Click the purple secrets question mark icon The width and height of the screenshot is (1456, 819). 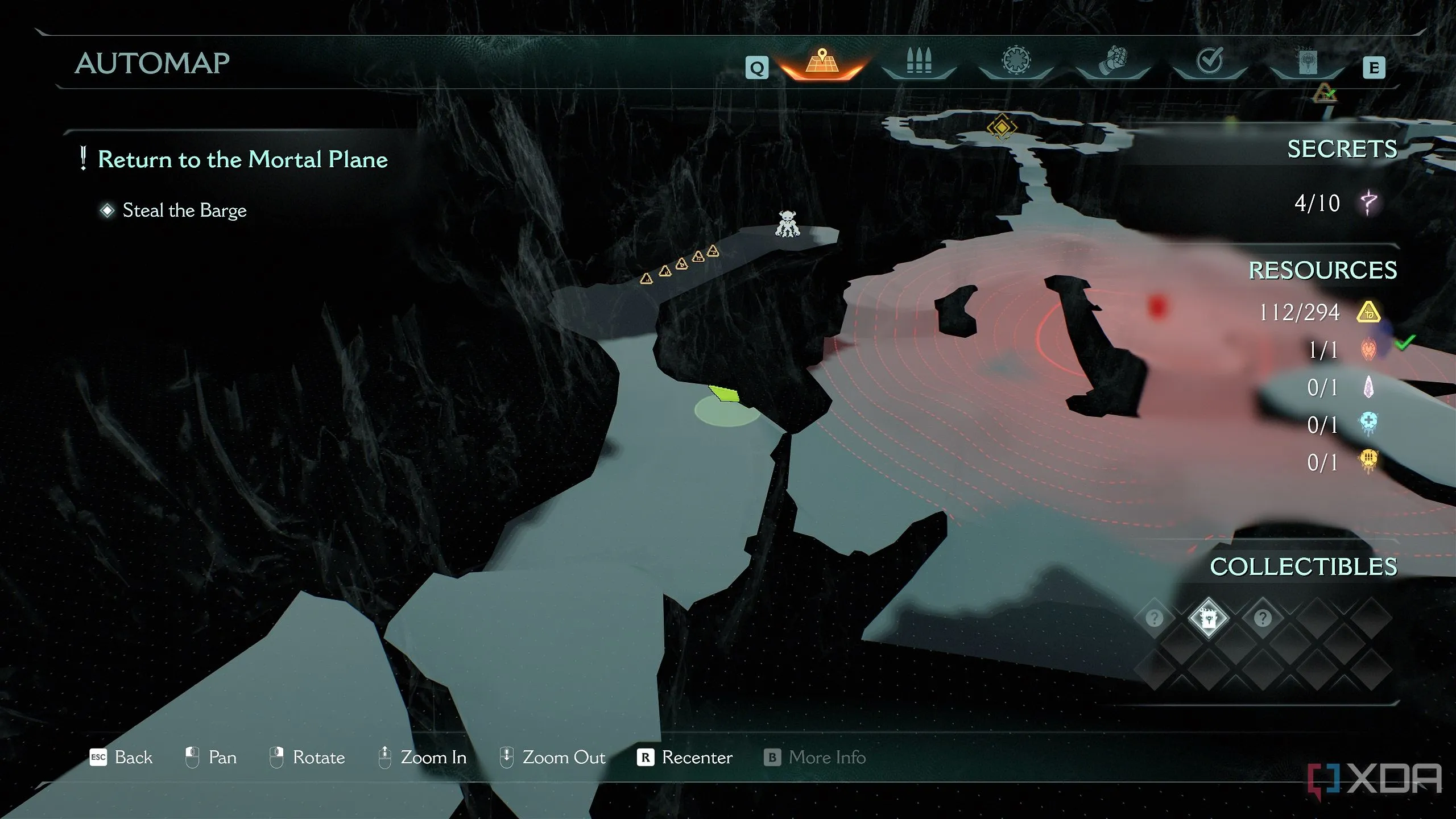point(1368,203)
